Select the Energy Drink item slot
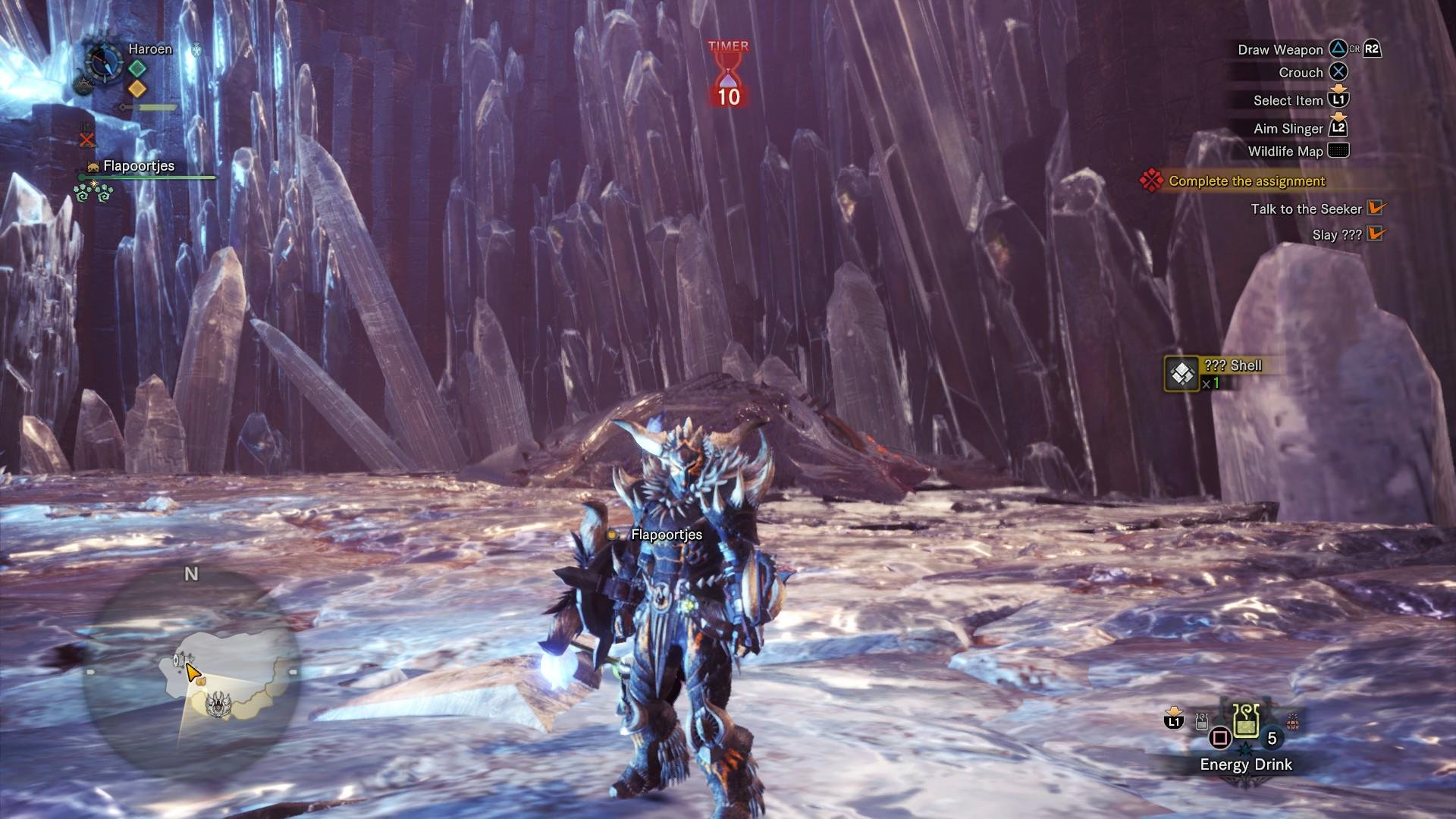 (x=1246, y=720)
